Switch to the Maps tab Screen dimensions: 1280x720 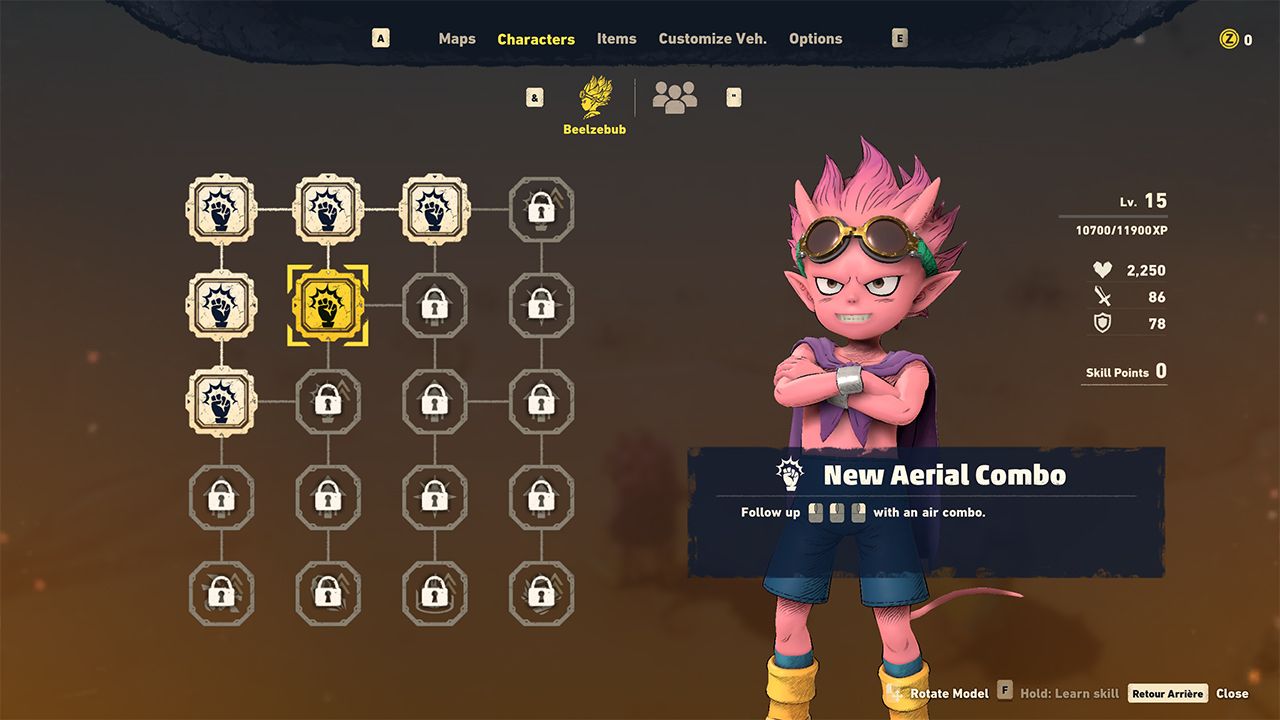(x=457, y=39)
